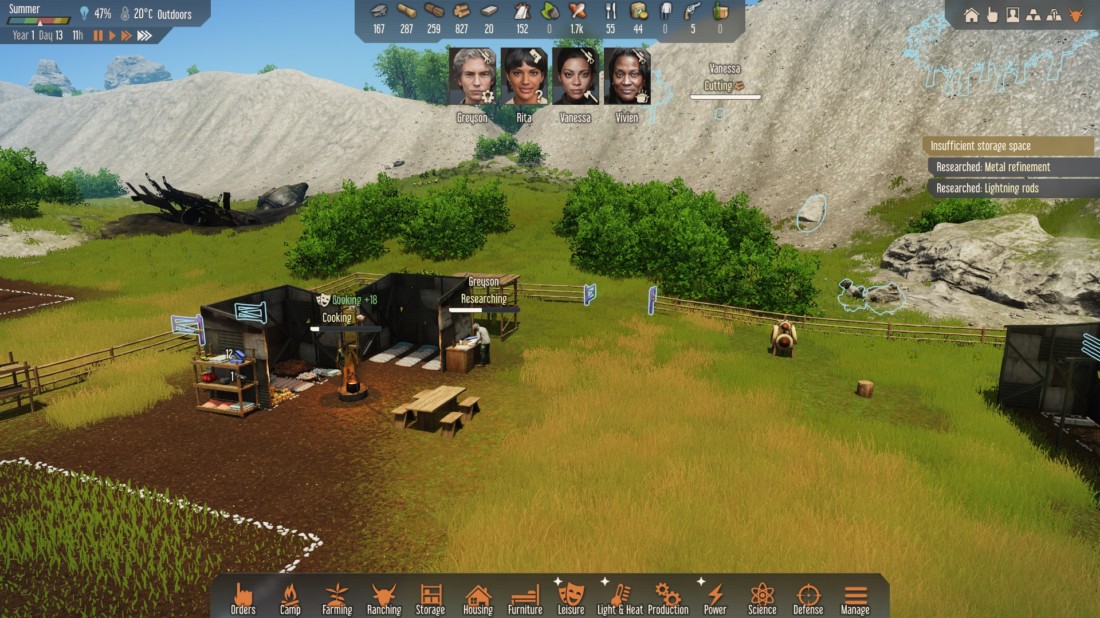Screen dimensions: 1100x618
Task: Choose the Storage category
Action: [x=431, y=597]
